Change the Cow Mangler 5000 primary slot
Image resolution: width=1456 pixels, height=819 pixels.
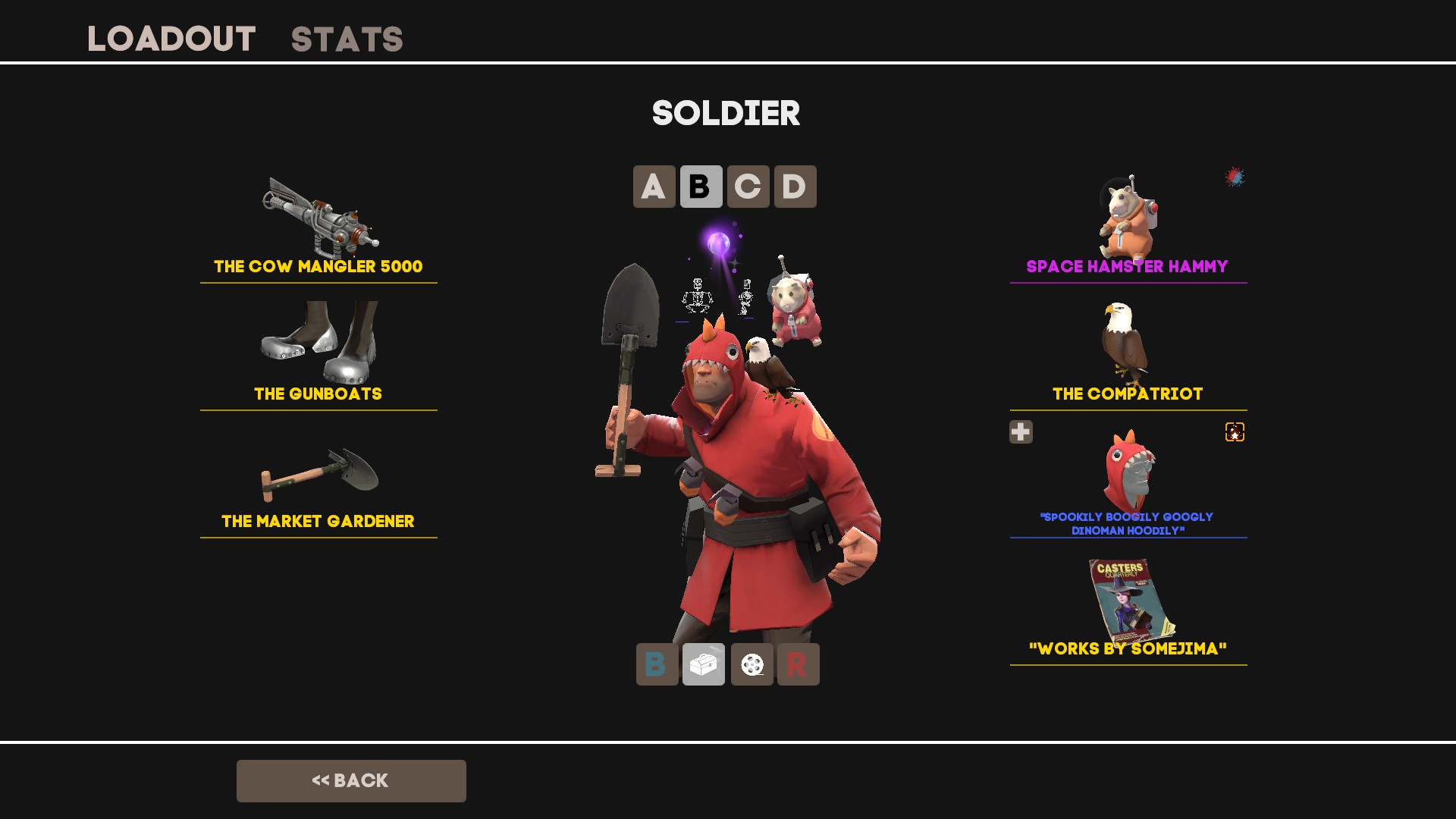(318, 227)
